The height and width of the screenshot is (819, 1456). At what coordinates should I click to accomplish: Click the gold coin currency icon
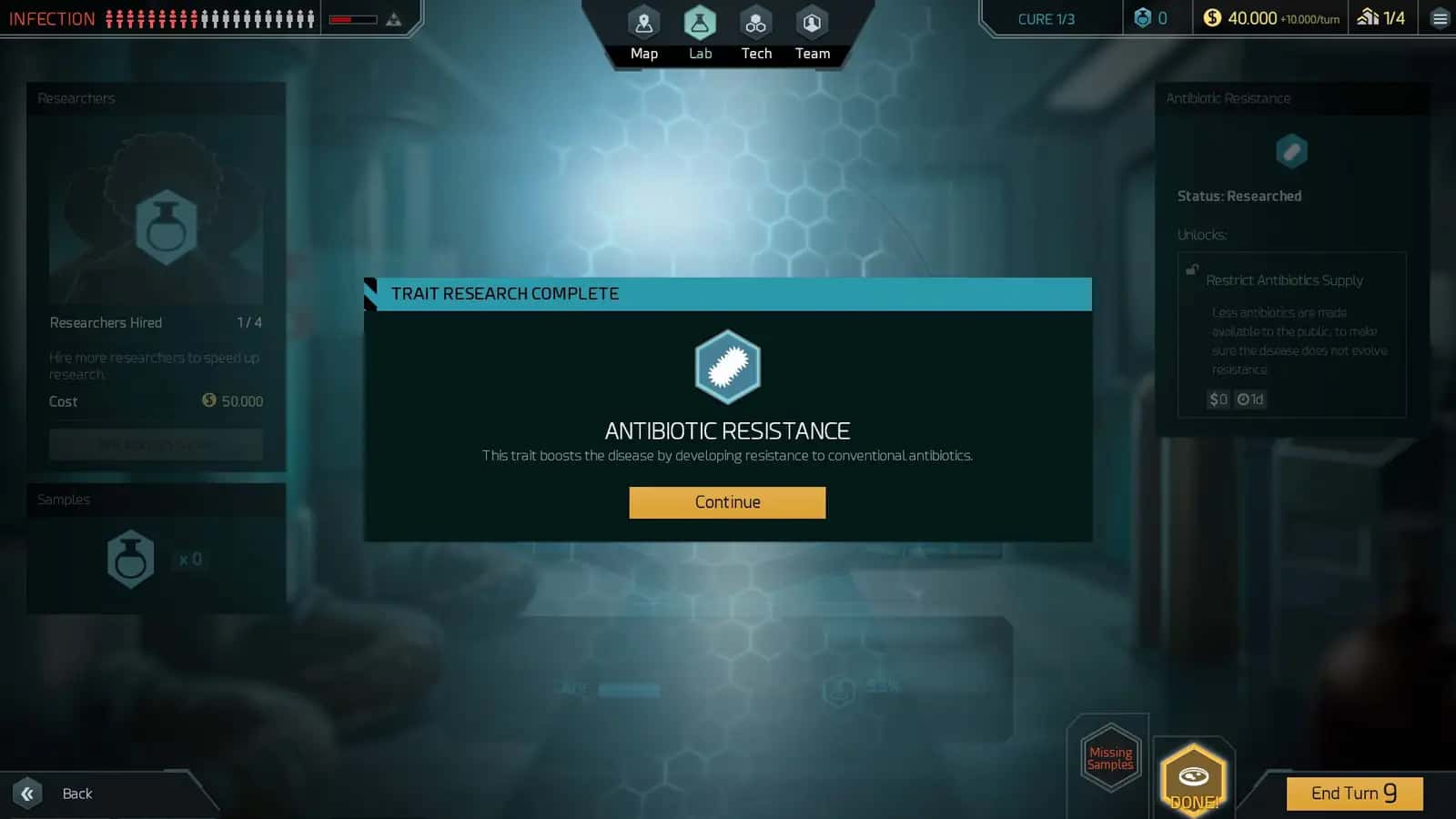[1210, 16]
